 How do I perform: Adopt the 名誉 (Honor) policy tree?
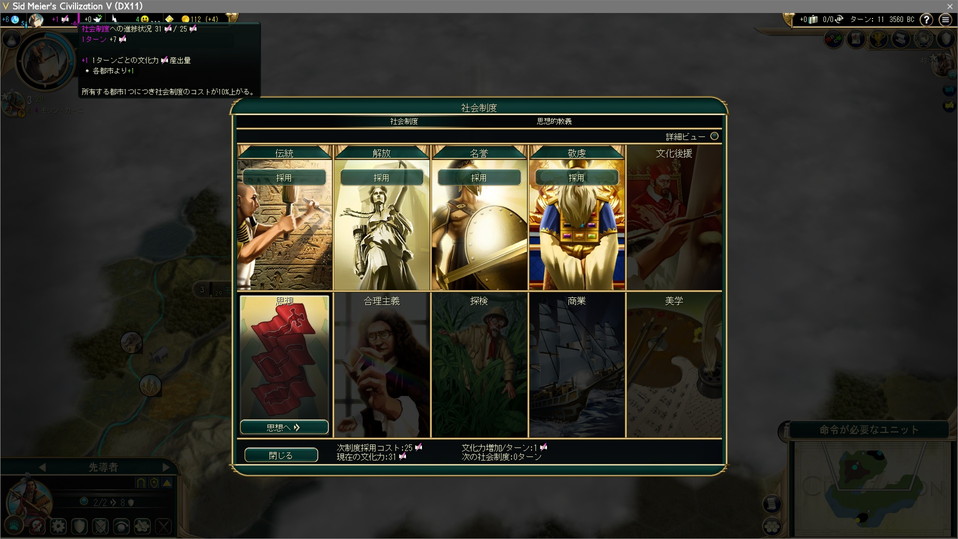tap(479, 178)
